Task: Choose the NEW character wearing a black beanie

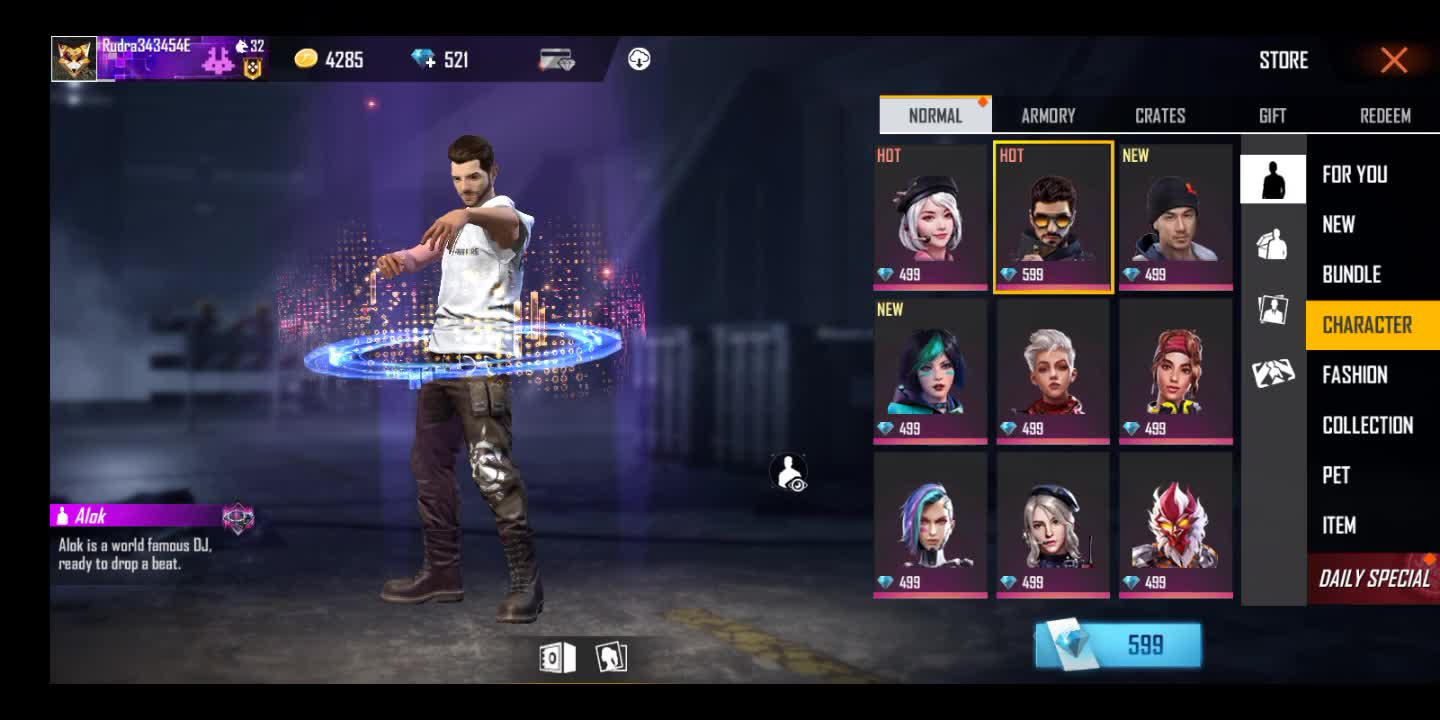Action: [x=1176, y=217]
